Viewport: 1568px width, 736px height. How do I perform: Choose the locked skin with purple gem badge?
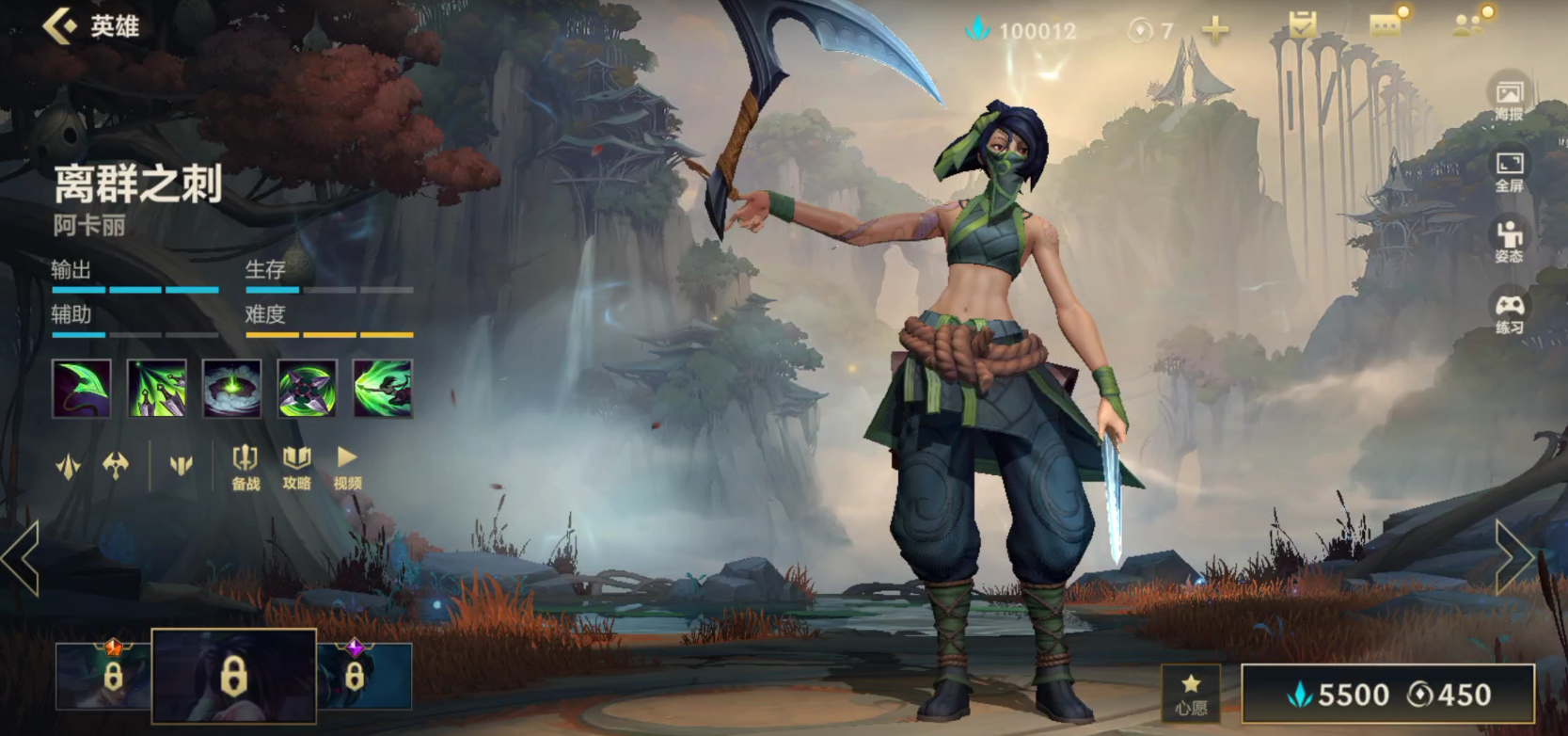click(x=365, y=675)
